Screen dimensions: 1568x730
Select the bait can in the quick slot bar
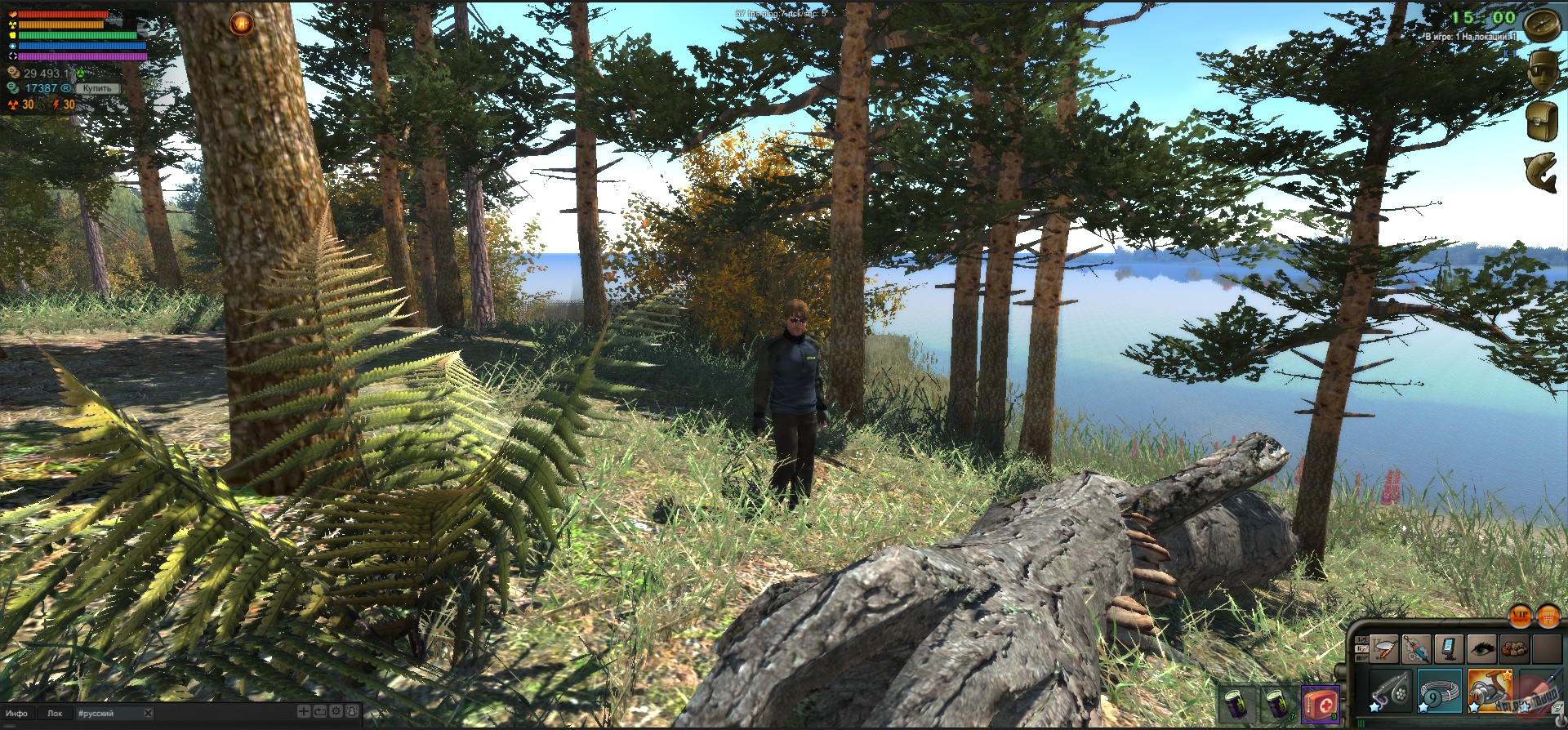pos(1238,706)
